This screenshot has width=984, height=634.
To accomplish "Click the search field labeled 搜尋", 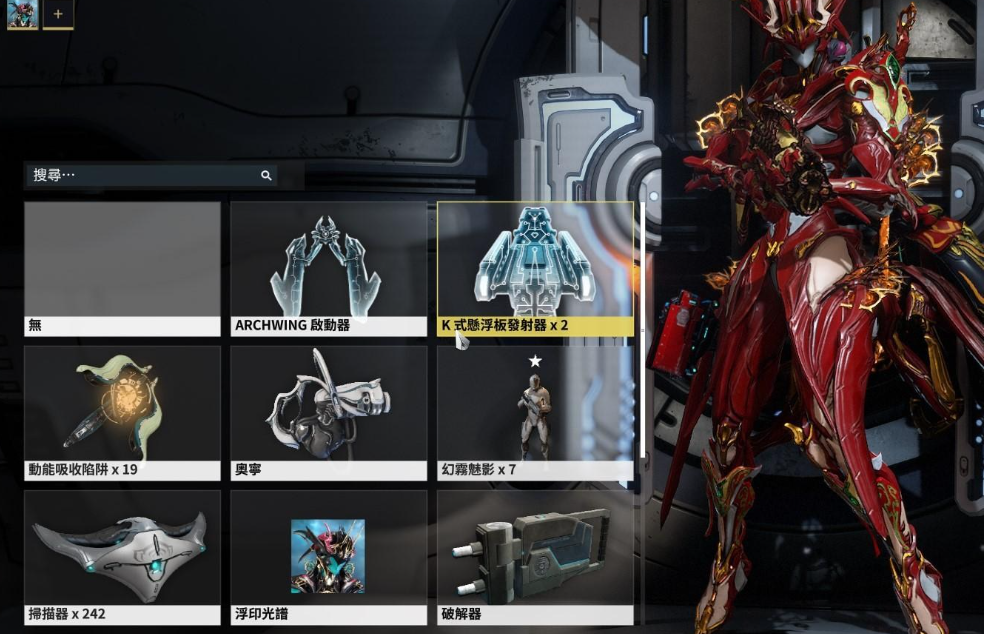I will (140, 175).
